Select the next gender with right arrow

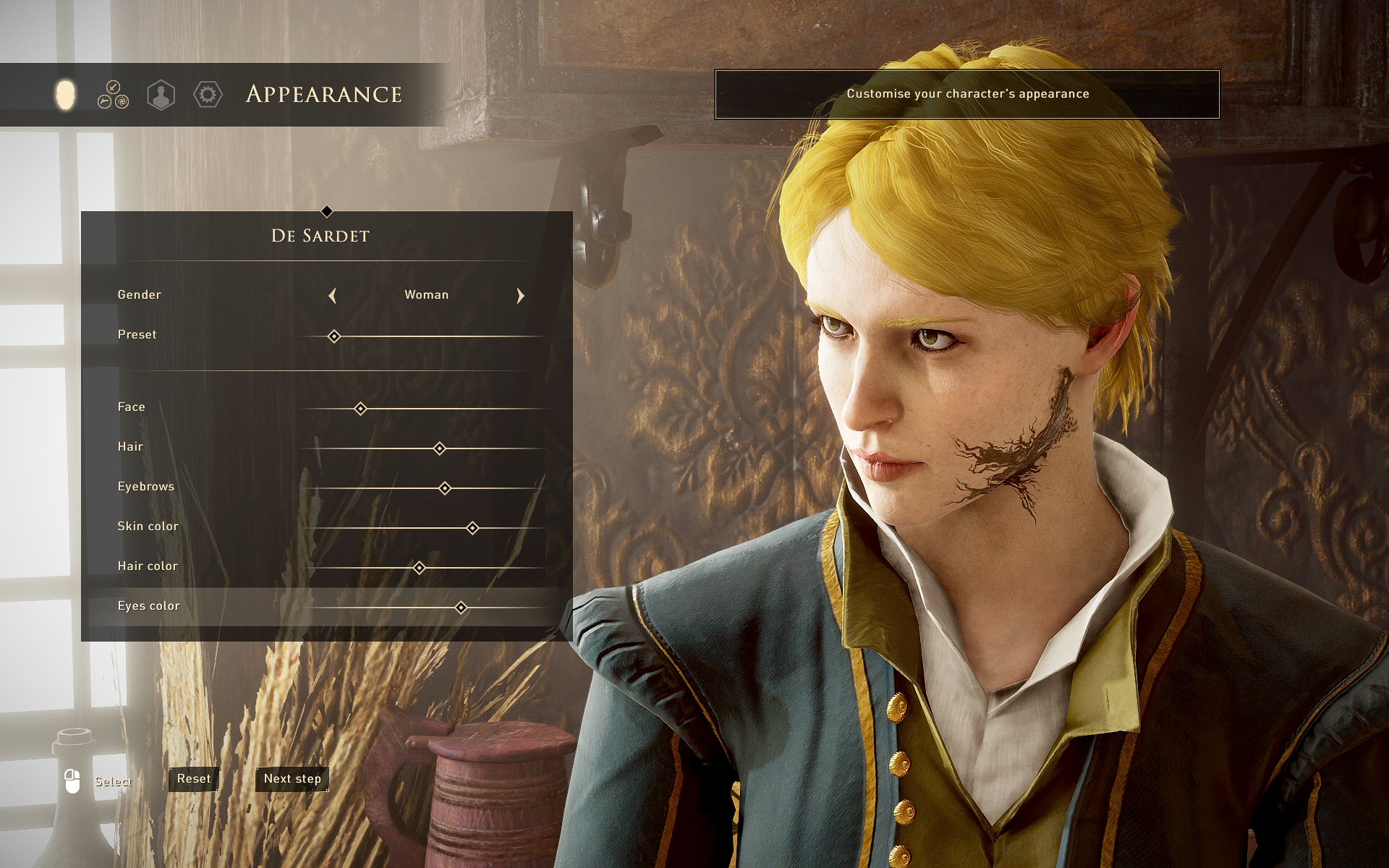pyautogui.click(x=520, y=295)
